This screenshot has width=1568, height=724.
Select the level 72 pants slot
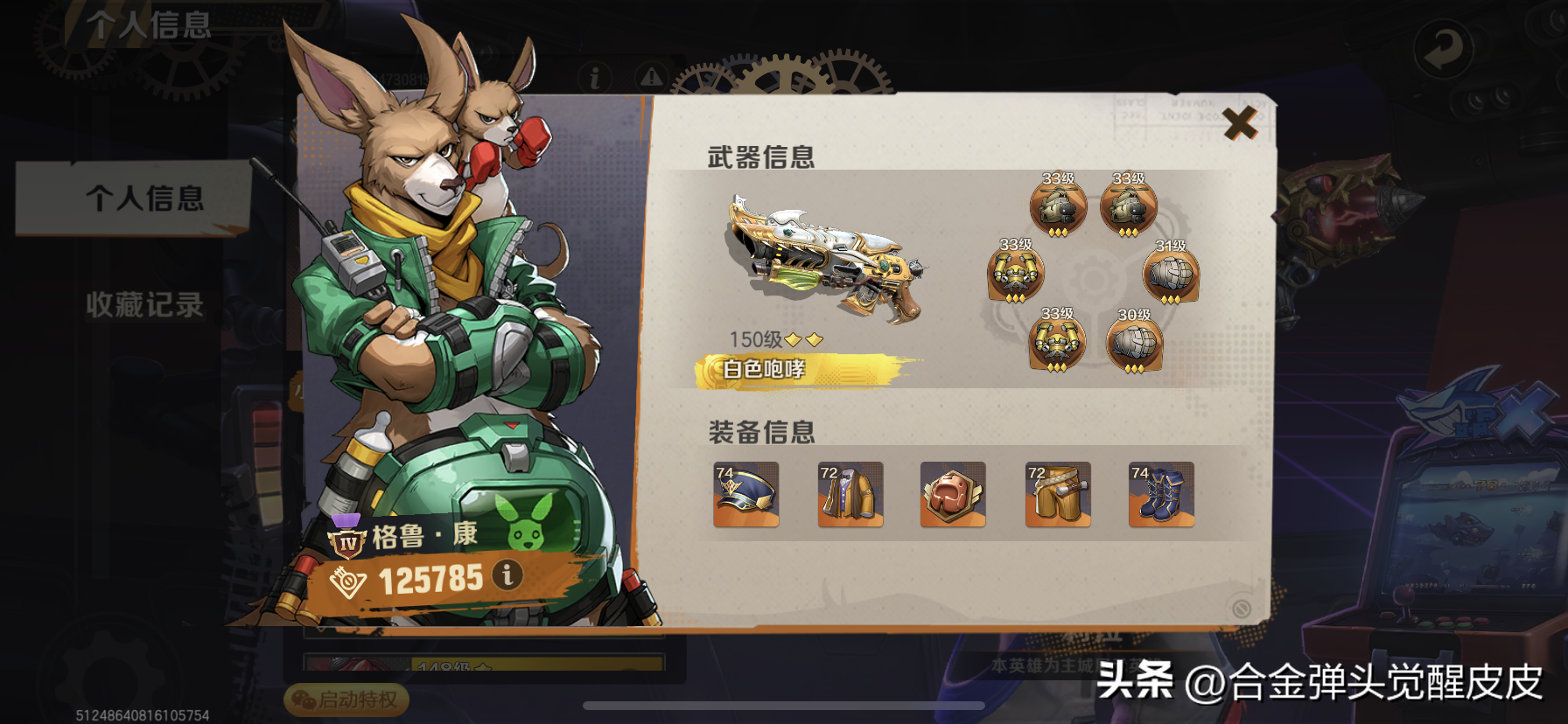(x=1058, y=495)
